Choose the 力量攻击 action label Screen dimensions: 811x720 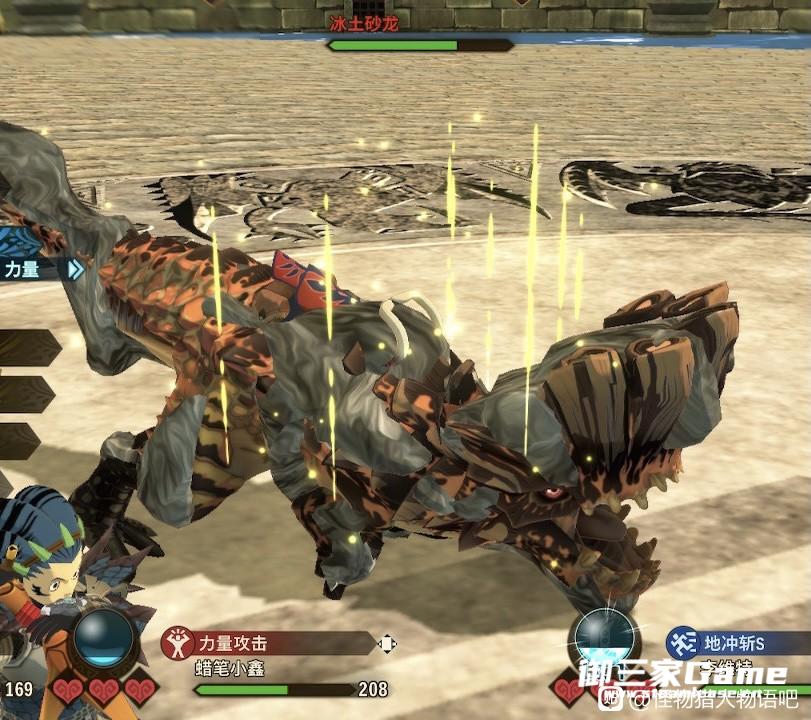coord(232,643)
